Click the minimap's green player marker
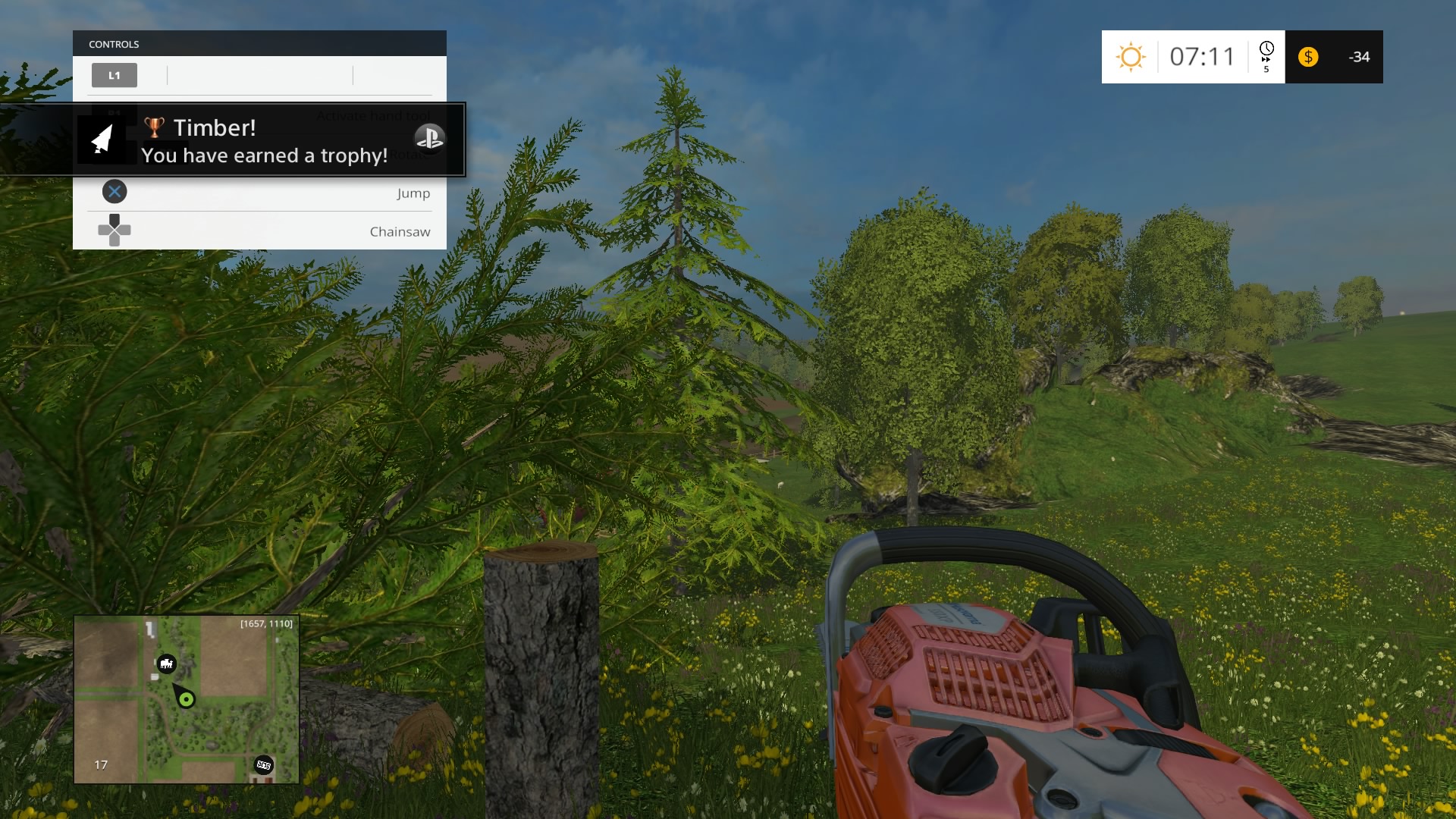Image resolution: width=1456 pixels, height=819 pixels. (186, 699)
